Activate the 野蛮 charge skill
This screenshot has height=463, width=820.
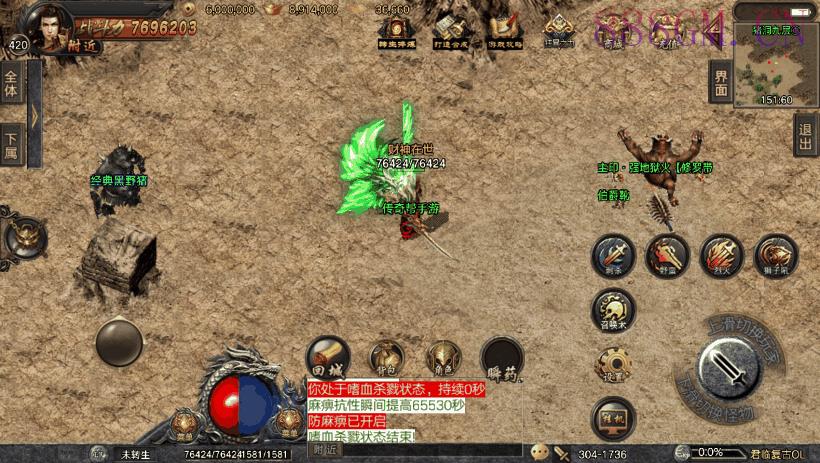click(667, 256)
